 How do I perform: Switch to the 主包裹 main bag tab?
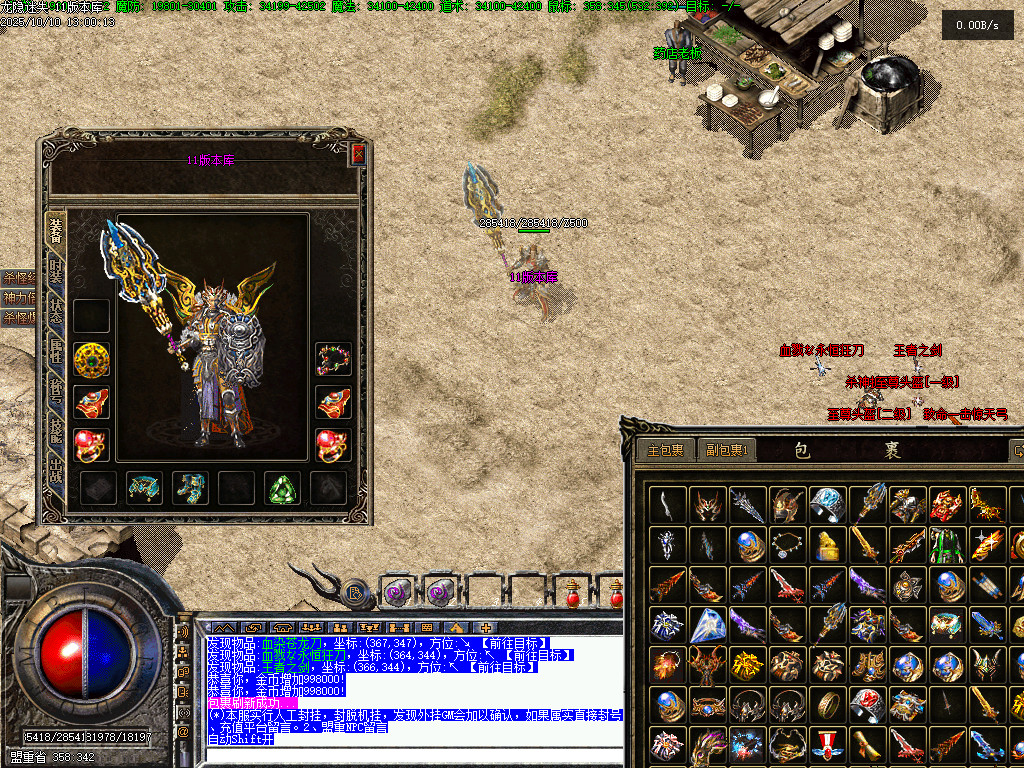(664, 451)
